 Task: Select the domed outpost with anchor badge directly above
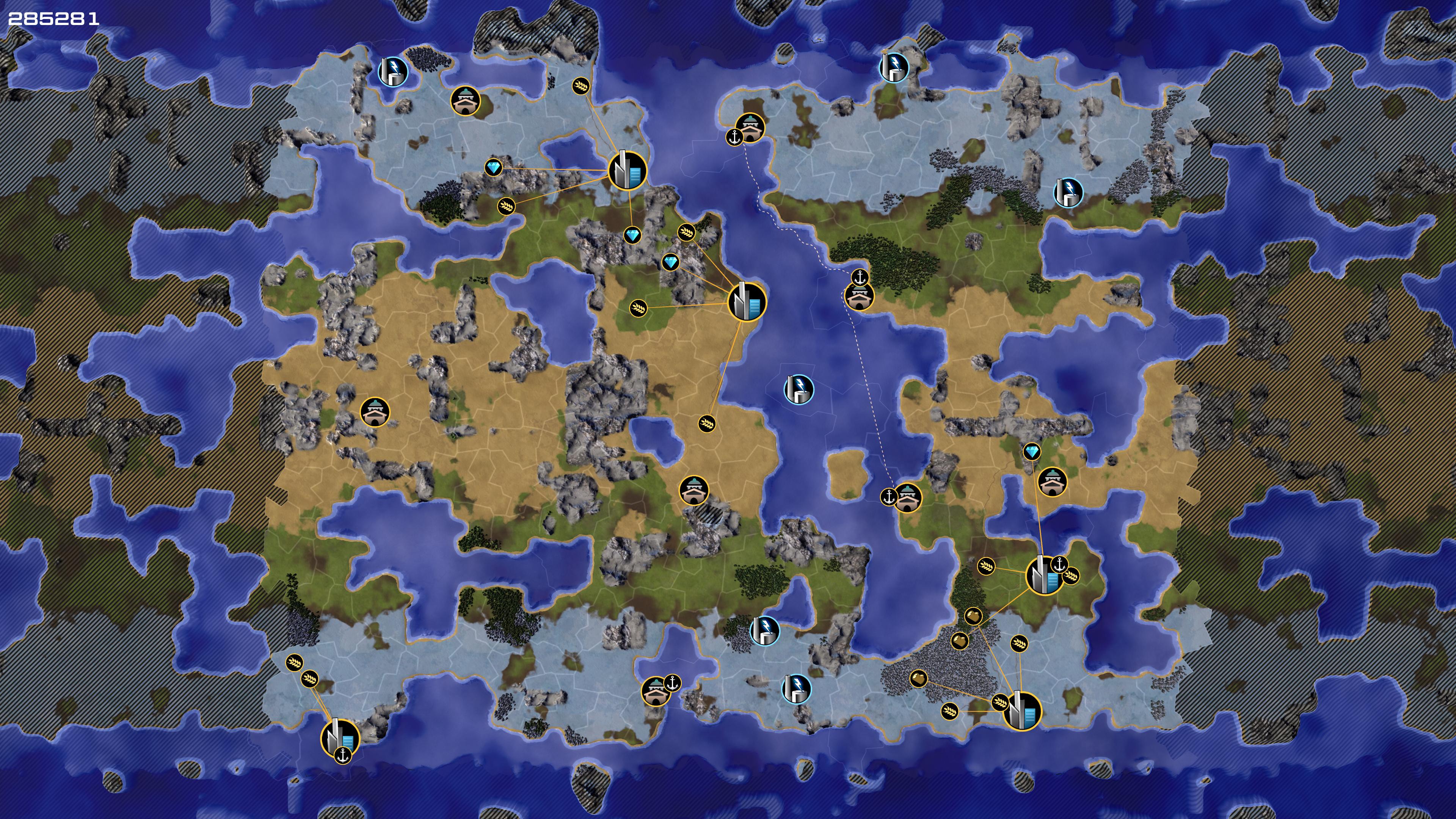pyautogui.click(x=859, y=296)
